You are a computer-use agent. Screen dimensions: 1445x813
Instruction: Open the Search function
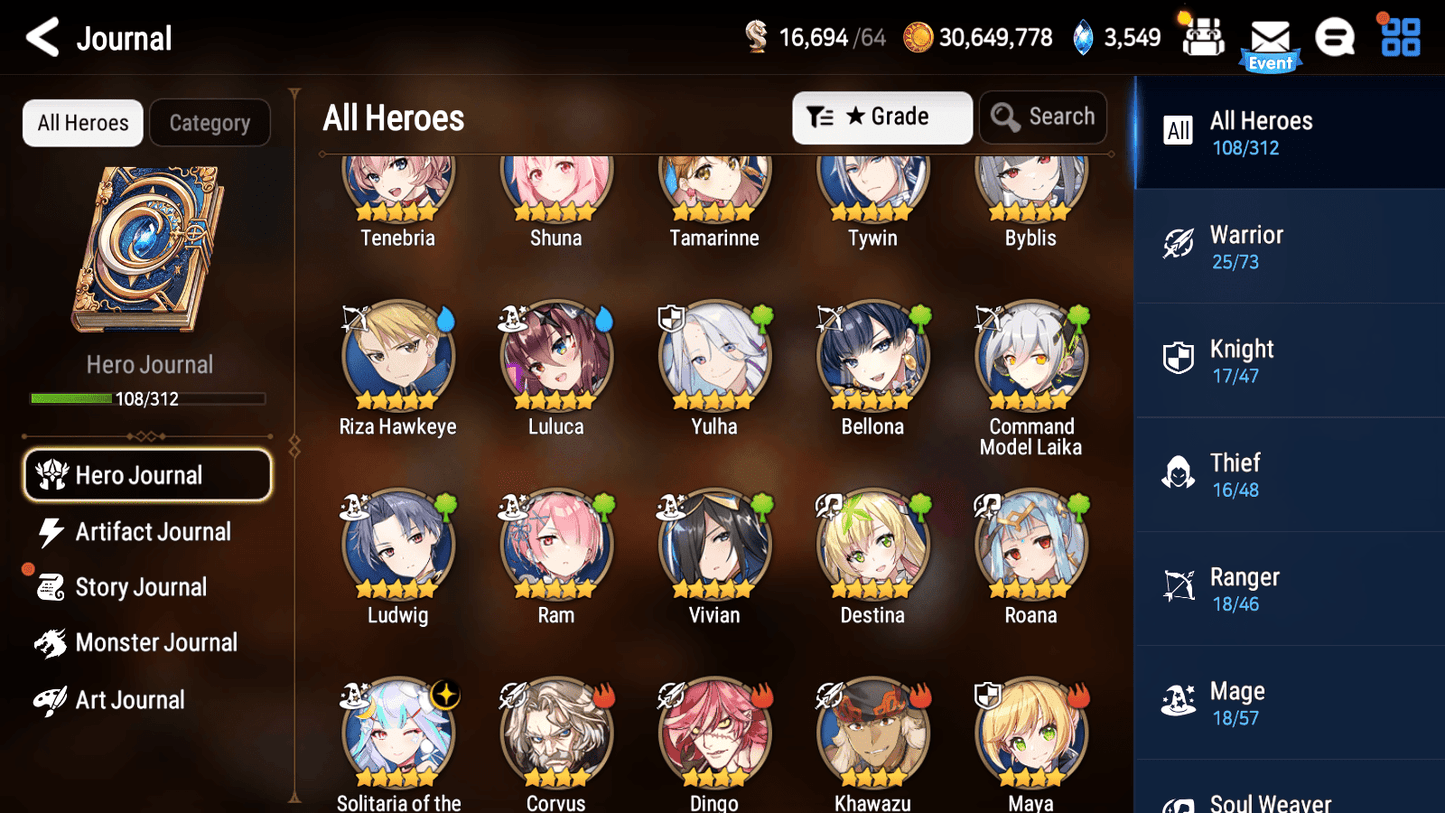pos(1043,117)
